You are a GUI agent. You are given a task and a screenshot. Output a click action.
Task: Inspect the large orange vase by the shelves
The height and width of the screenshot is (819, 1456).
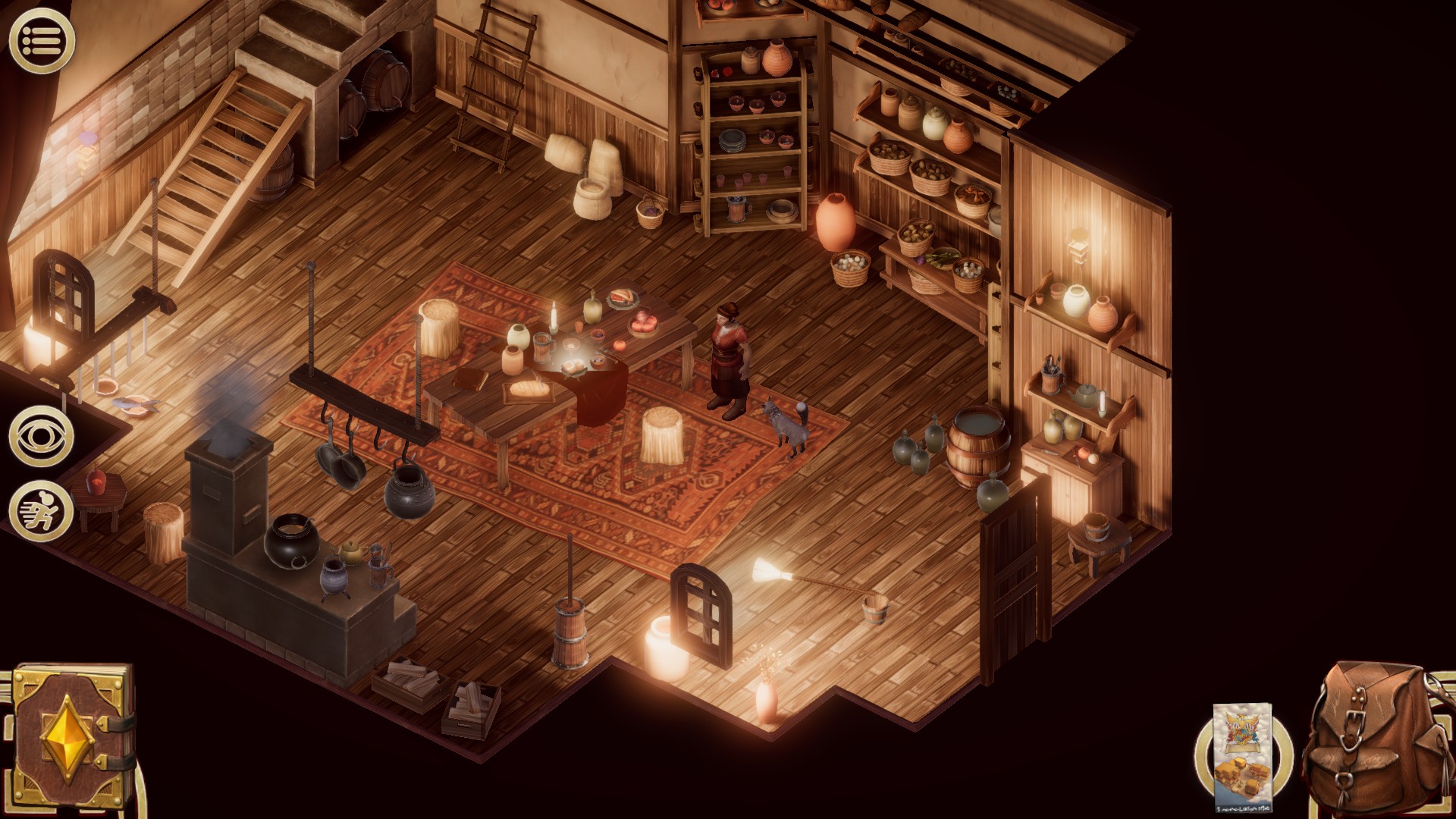click(839, 224)
